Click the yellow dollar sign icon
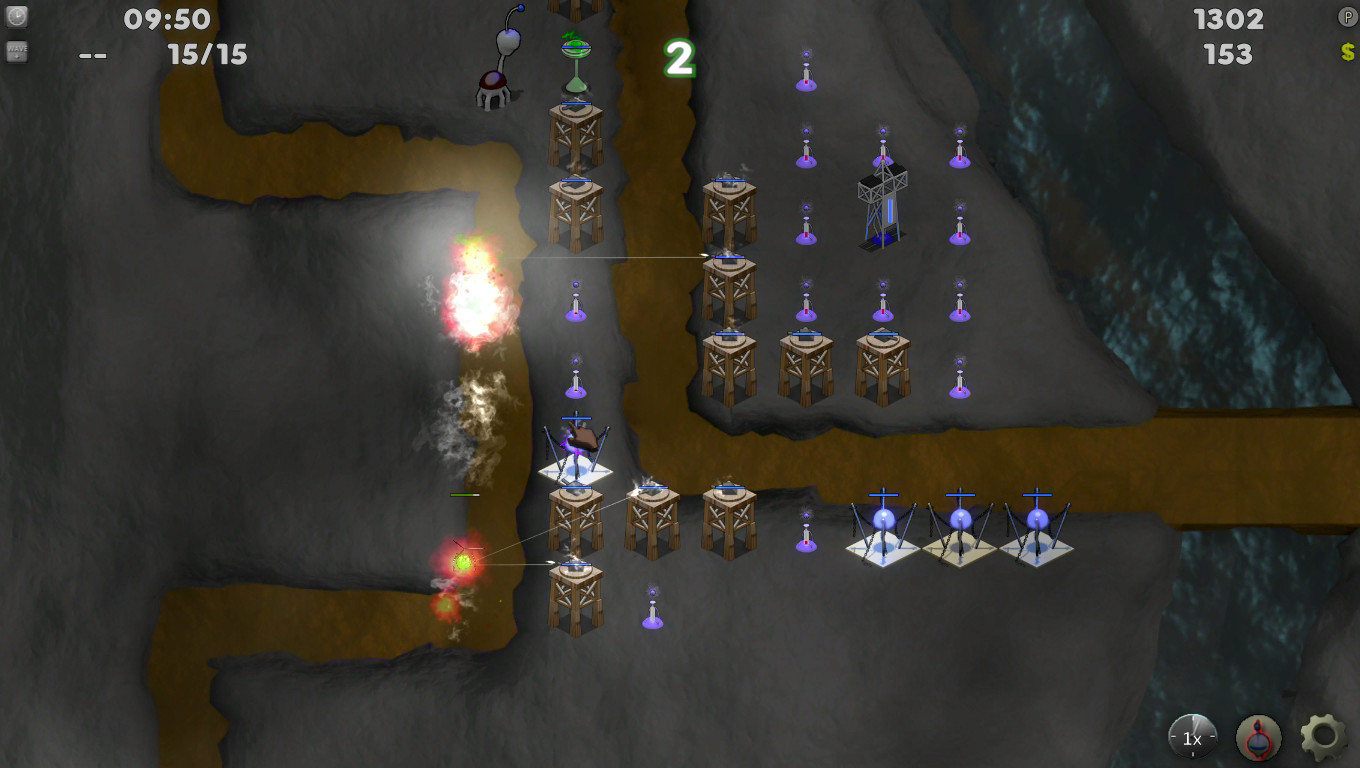The image size is (1360, 768). tap(1345, 53)
